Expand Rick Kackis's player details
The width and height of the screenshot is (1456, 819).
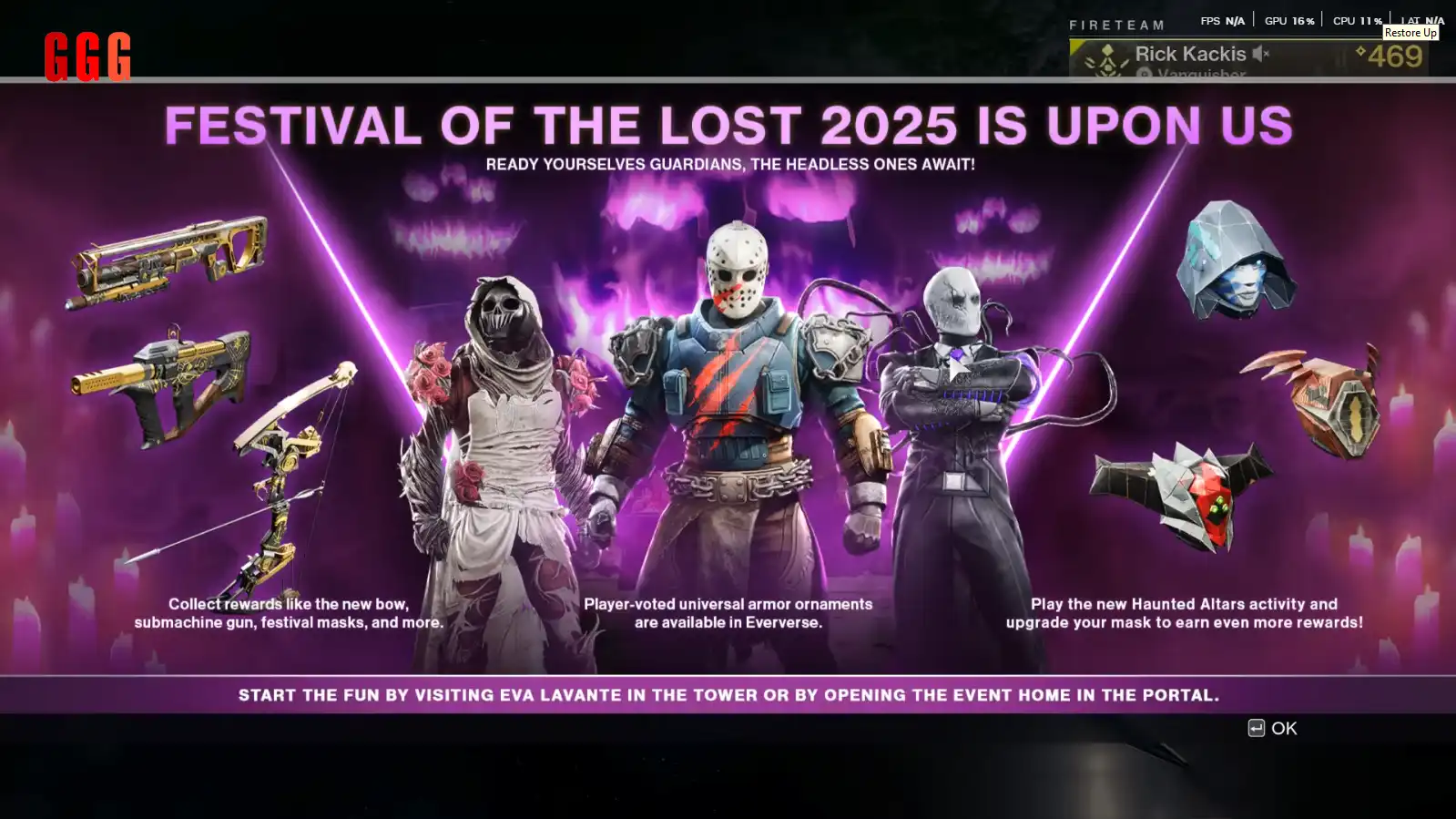[1191, 53]
